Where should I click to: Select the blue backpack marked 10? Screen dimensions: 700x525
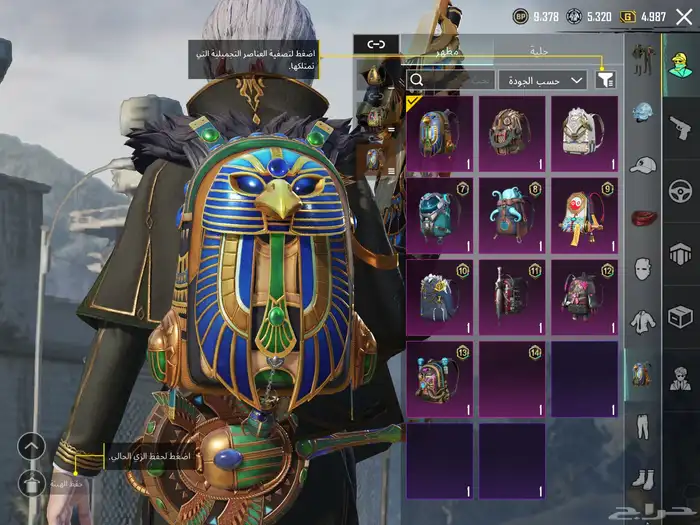click(x=439, y=297)
